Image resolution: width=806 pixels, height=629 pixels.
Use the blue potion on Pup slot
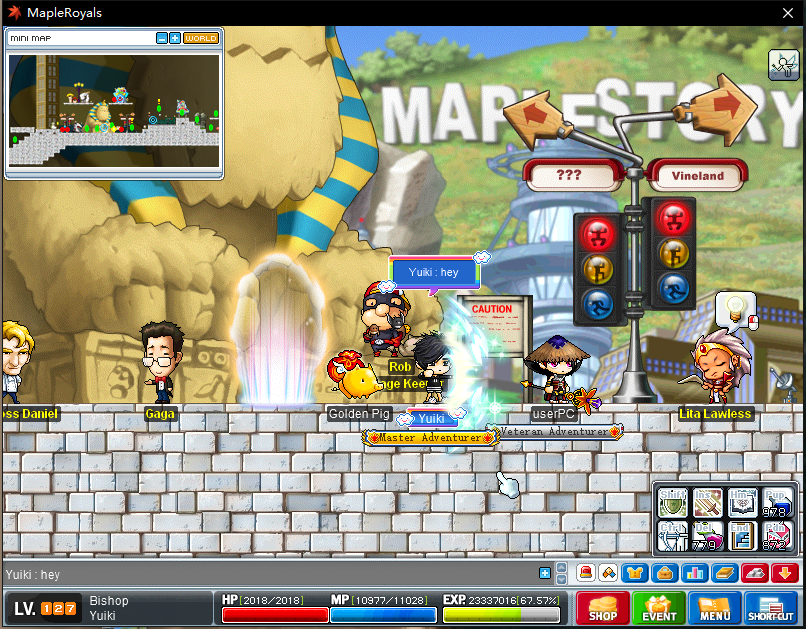776,503
